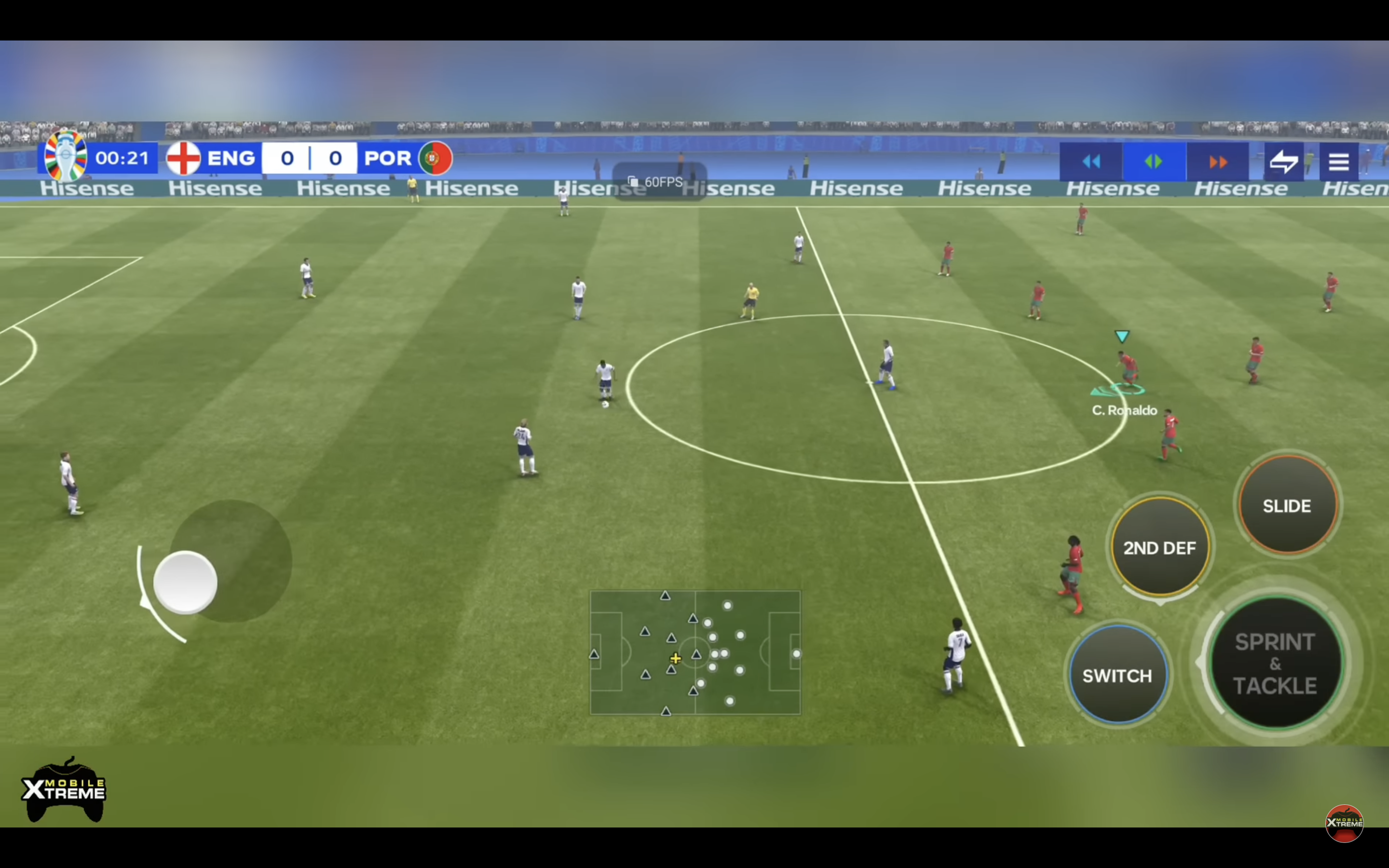This screenshot has width=1389, height=868.
Task: Tap the blue rewind replay icon
Action: (x=1092, y=162)
